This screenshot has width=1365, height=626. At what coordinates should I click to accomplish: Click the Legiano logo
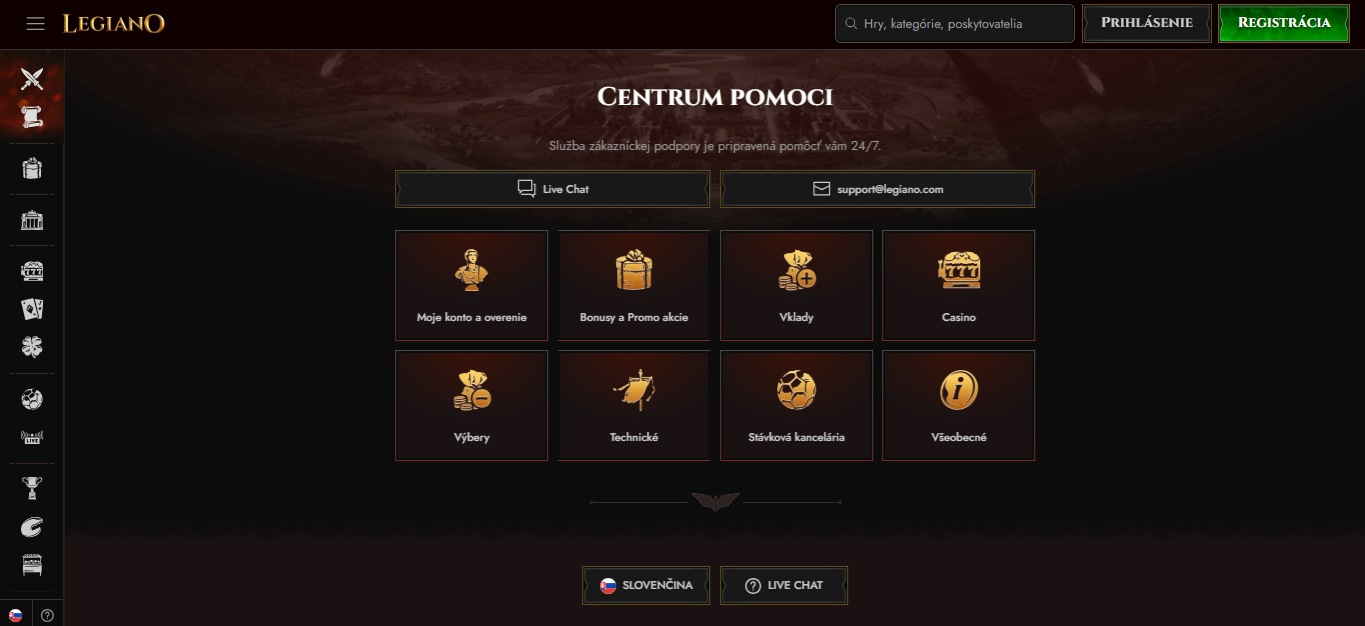click(114, 23)
